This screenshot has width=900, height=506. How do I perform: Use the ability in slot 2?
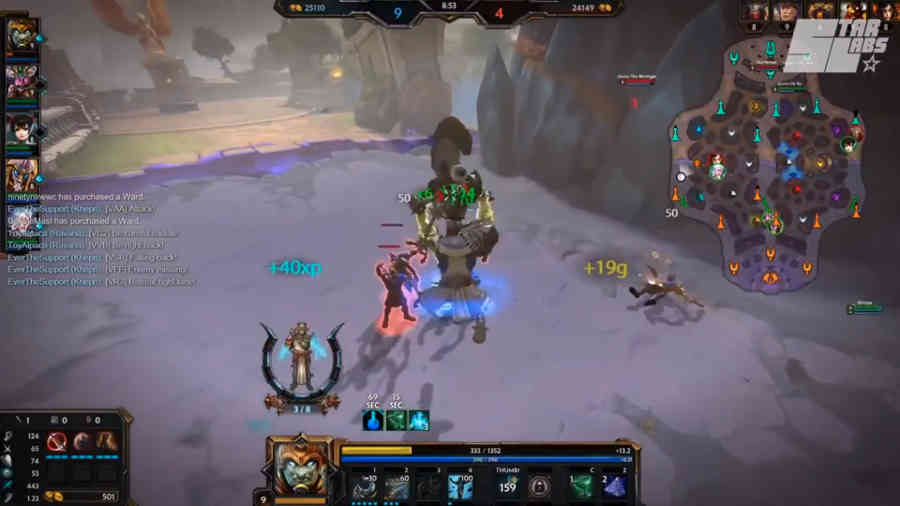(396, 487)
